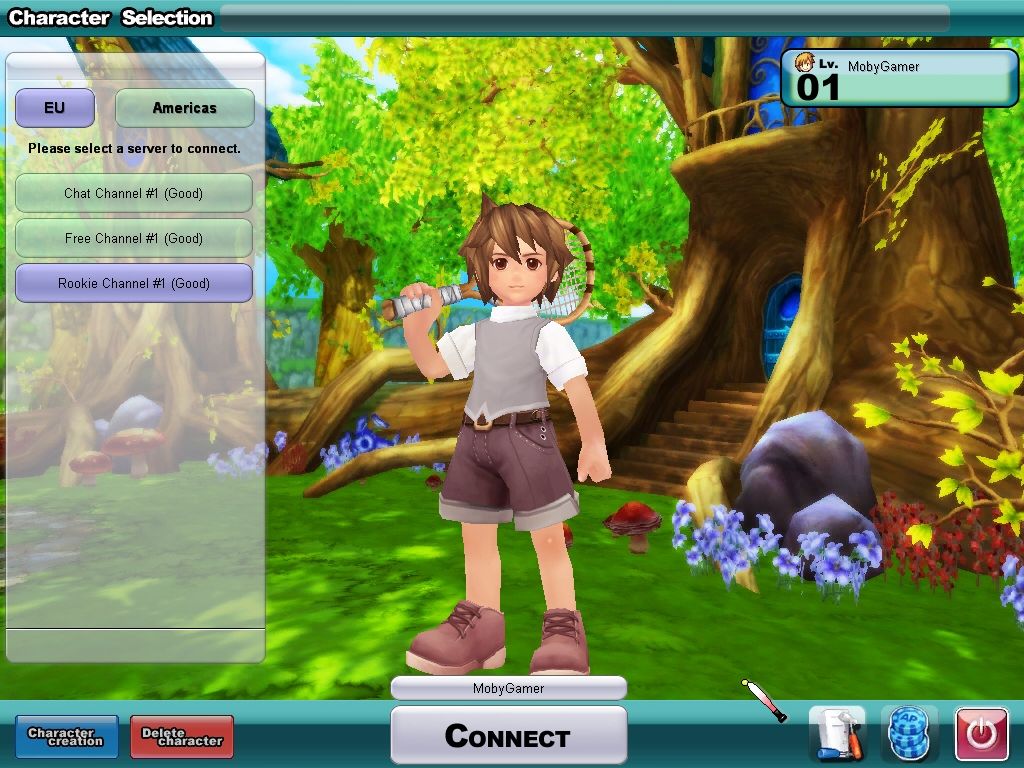Switch to the Americas region
This screenshot has height=768, width=1024.
[x=184, y=108]
